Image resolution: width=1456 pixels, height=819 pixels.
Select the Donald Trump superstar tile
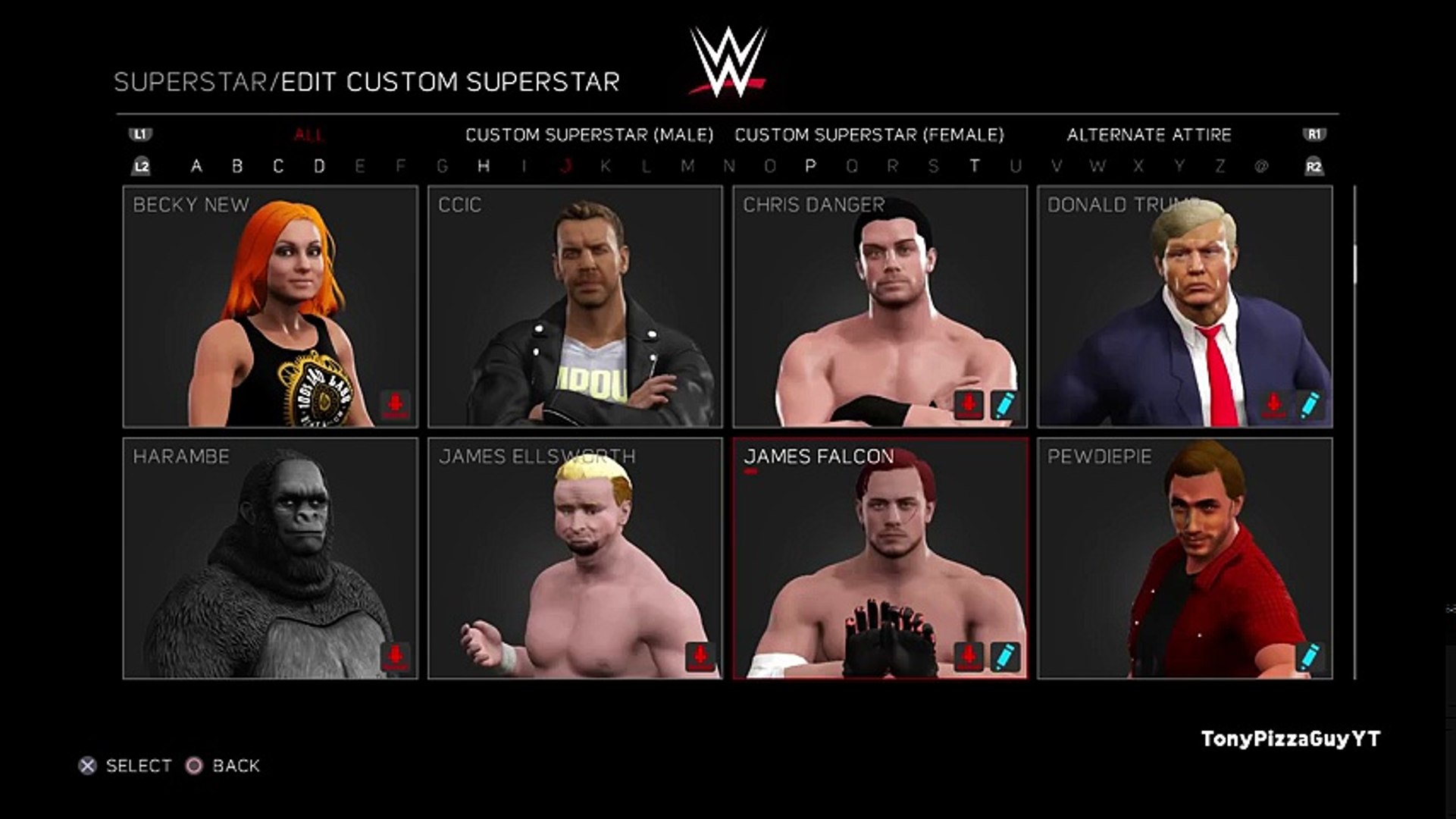[1185, 306]
